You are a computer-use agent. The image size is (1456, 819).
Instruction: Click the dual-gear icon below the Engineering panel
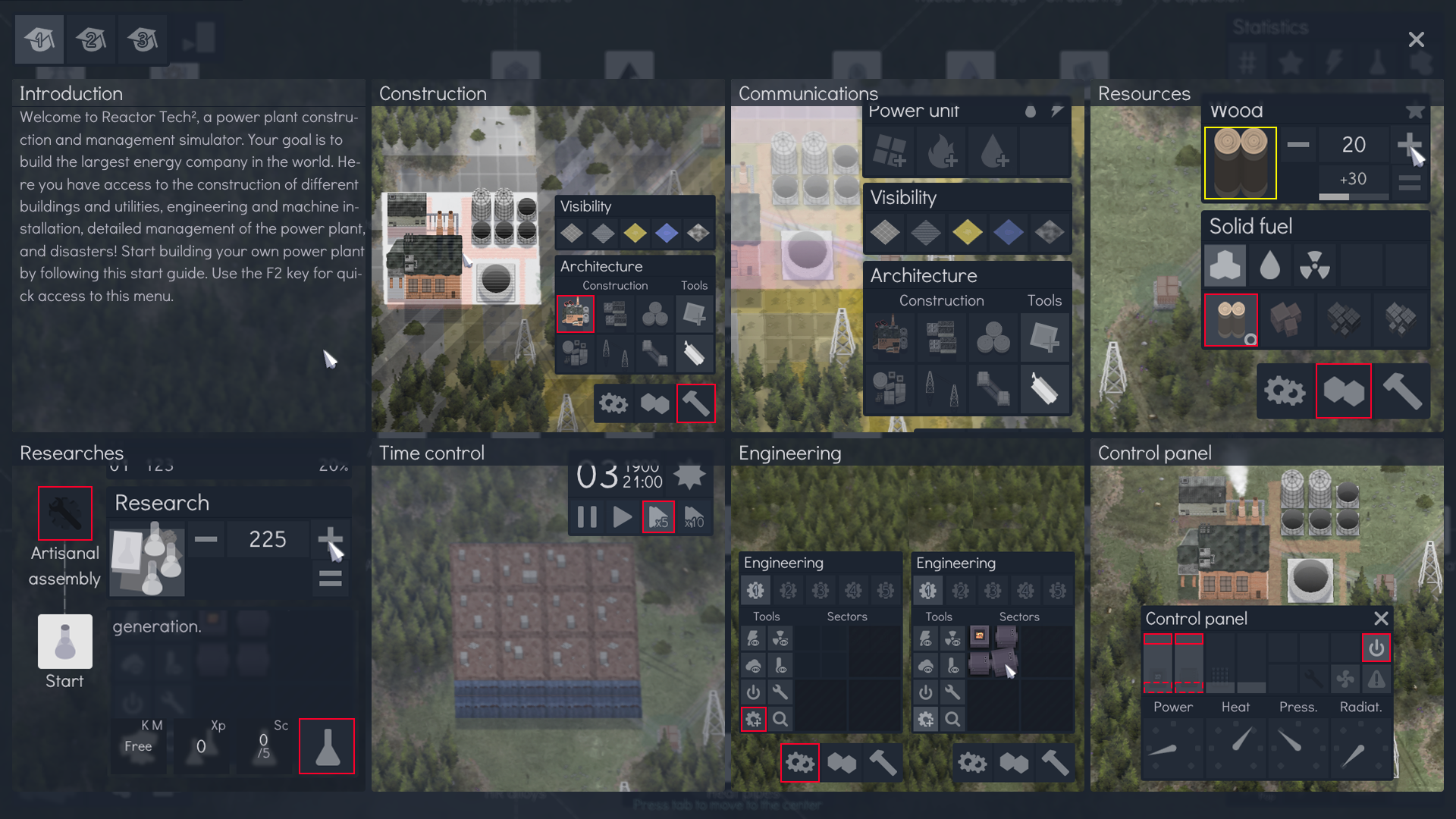(800, 763)
